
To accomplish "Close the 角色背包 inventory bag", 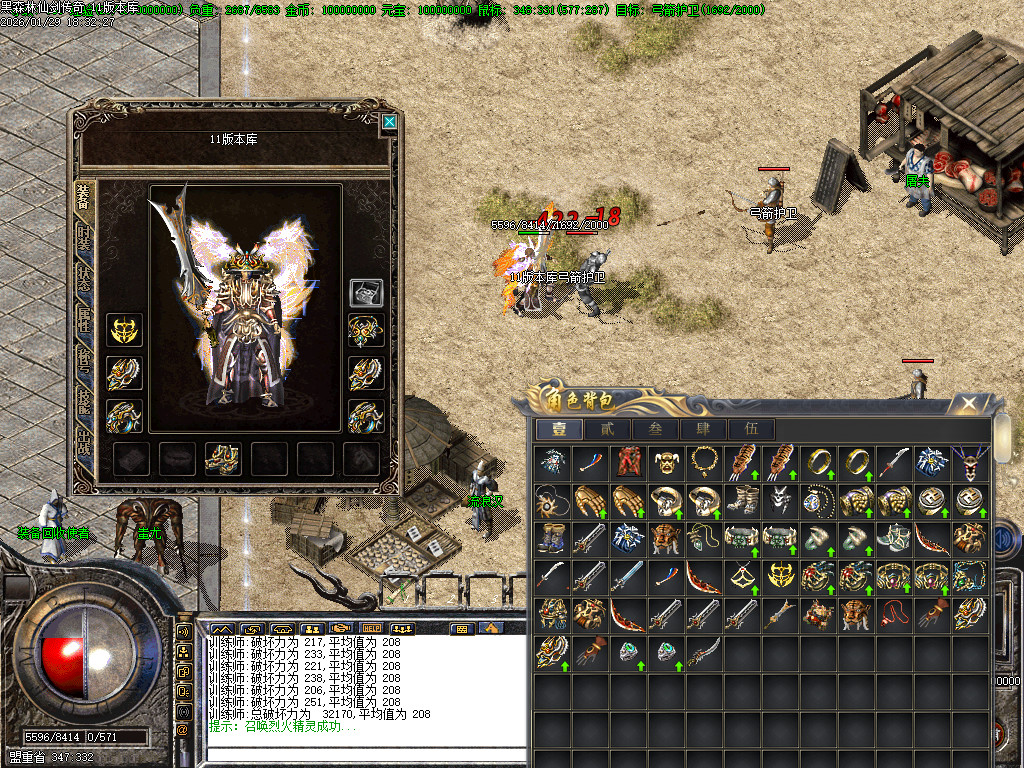I will (968, 404).
